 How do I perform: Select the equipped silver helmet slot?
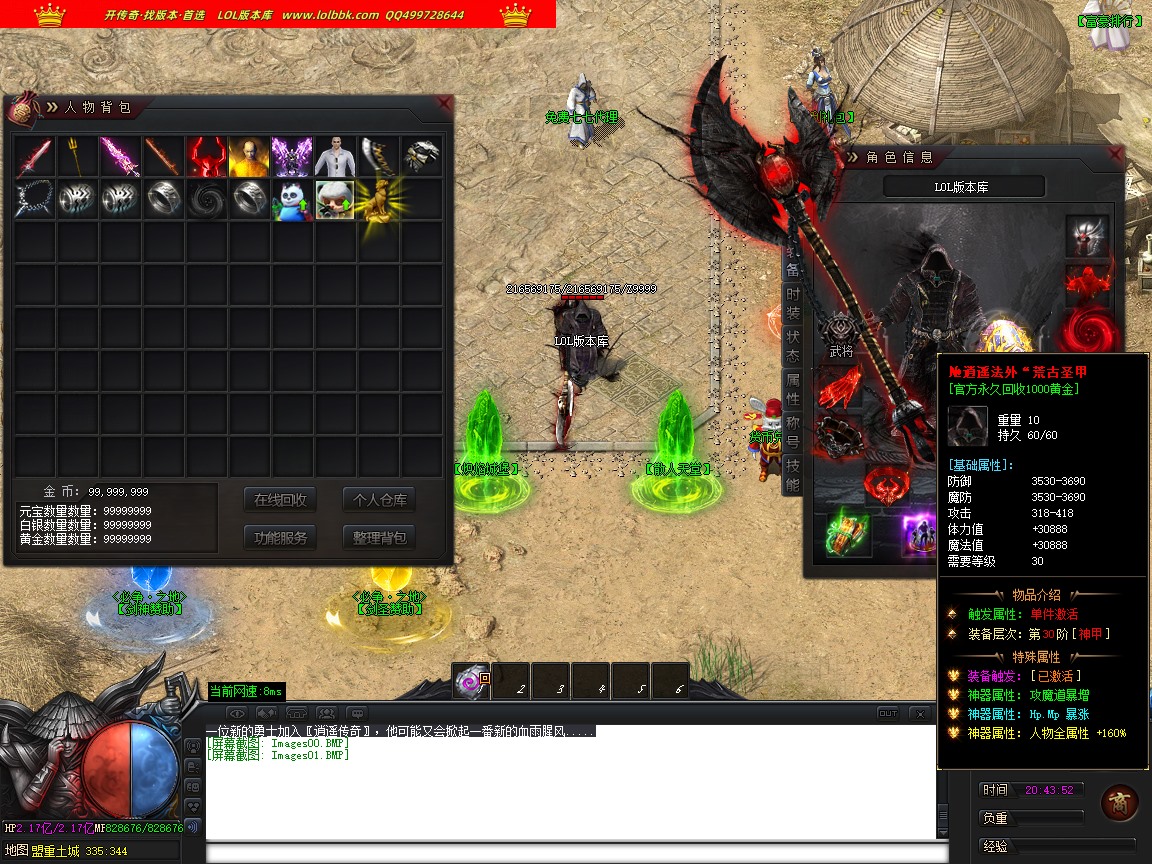[1087, 236]
